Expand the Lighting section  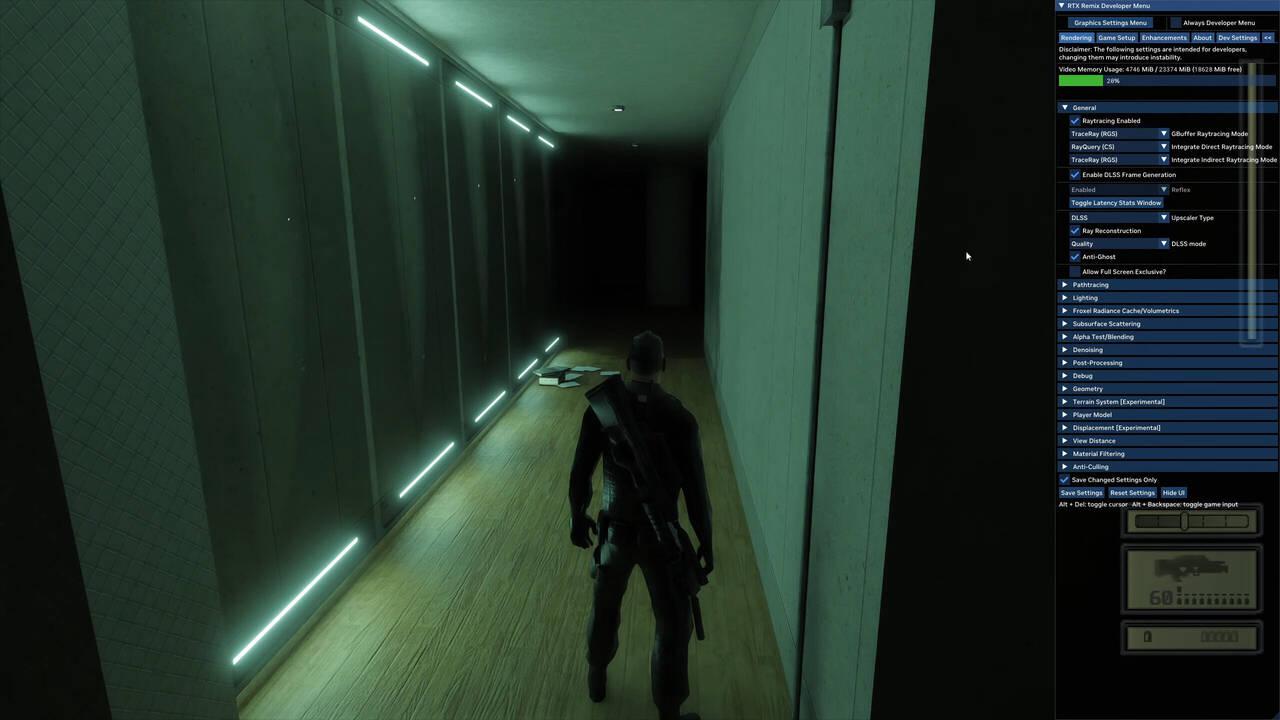coord(1064,297)
